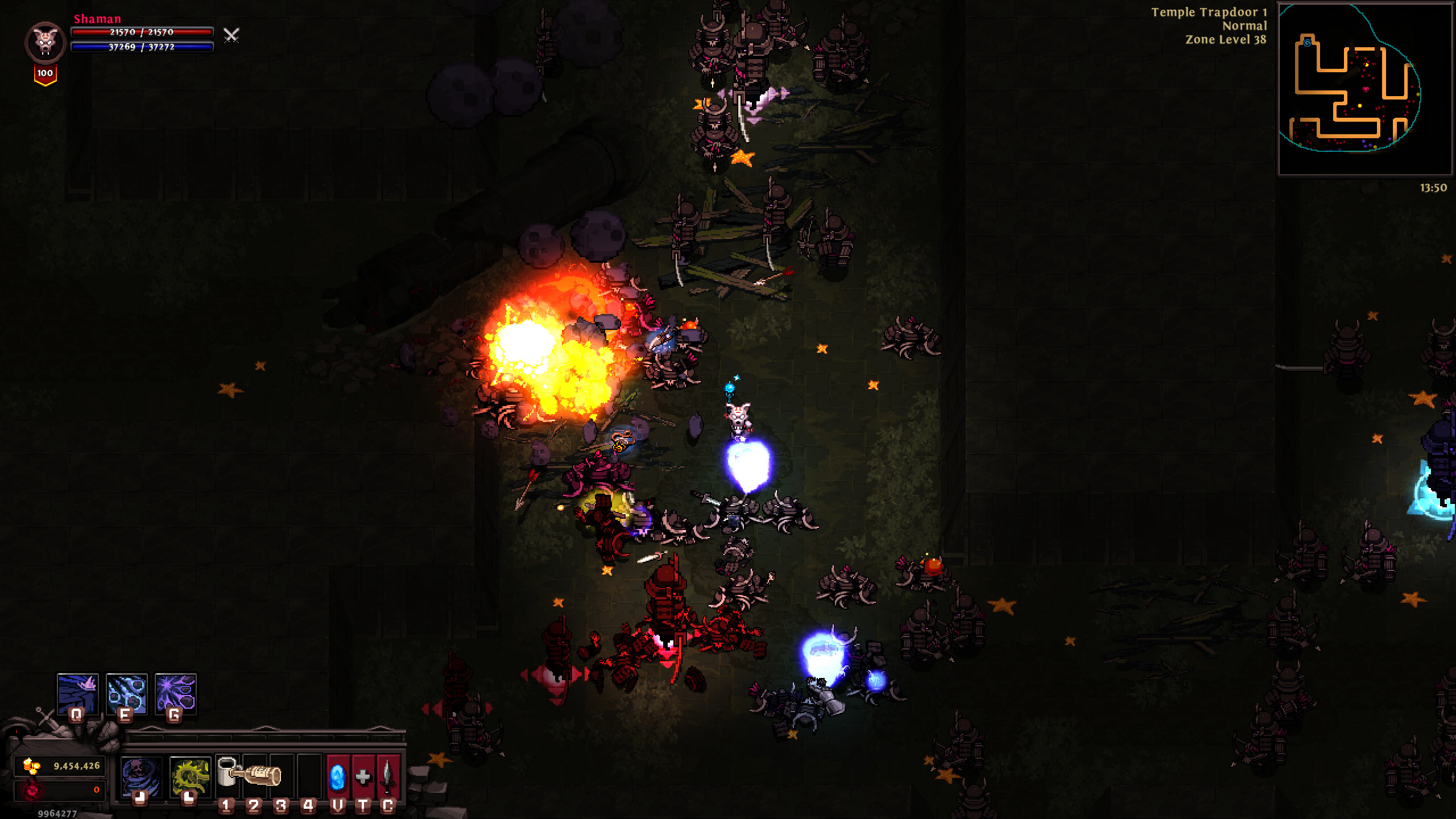Screen dimensions: 1456x819
Task: Select the Q ability skill icon
Action: (x=77, y=695)
